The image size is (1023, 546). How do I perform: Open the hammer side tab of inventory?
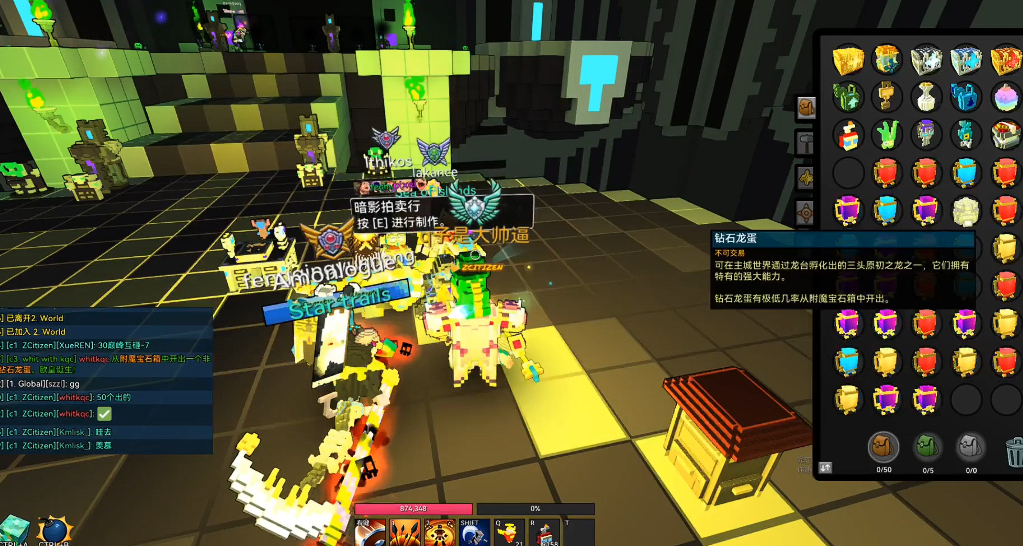coord(807,140)
